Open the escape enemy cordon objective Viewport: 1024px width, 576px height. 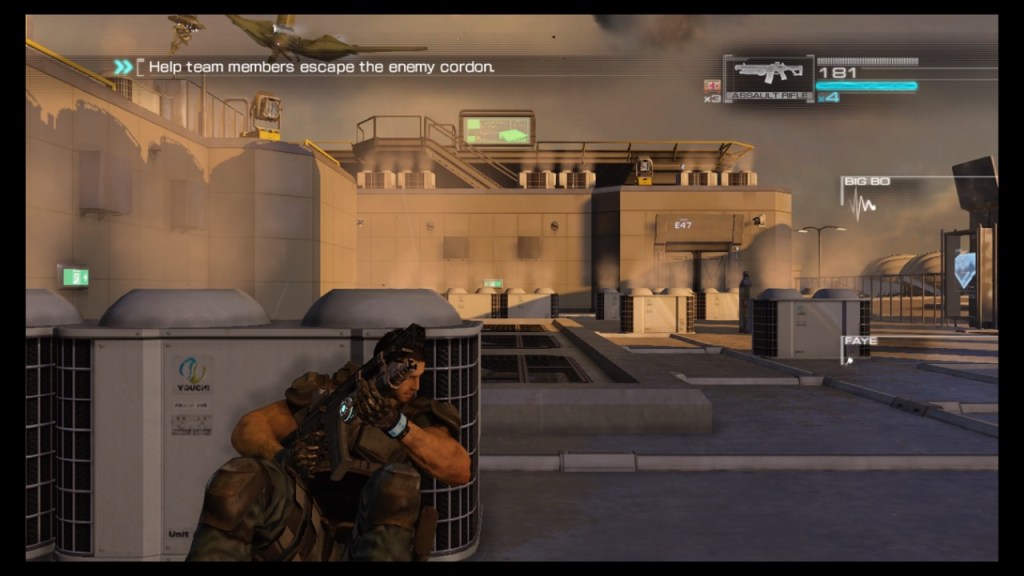click(x=320, y=67)
